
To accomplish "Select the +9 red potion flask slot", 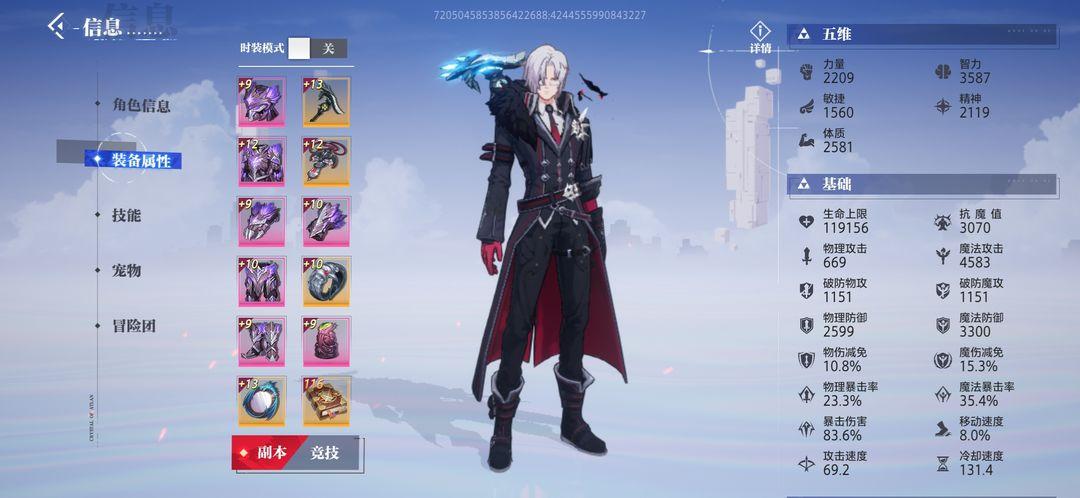I will 326,341.
